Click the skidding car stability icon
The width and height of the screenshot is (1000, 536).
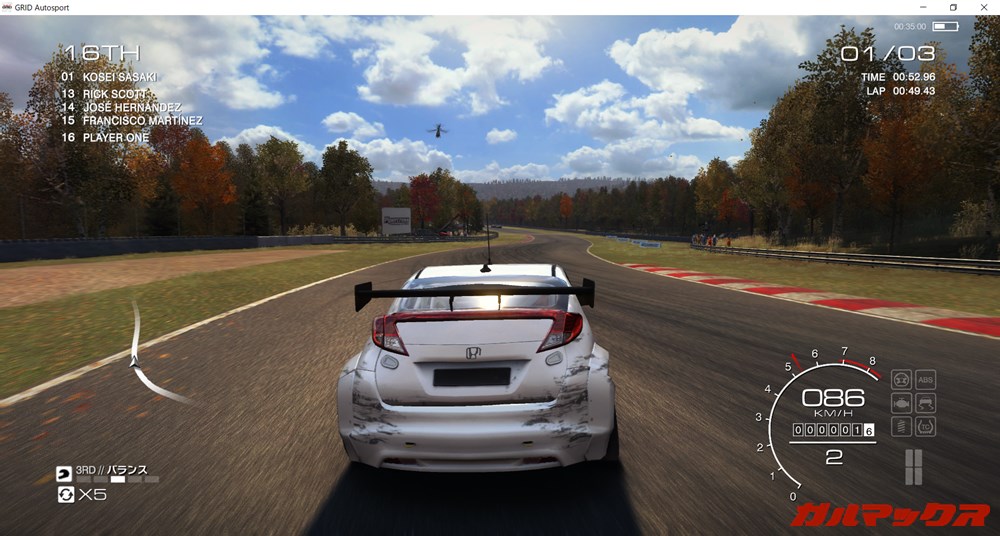[x=925, y=403]
